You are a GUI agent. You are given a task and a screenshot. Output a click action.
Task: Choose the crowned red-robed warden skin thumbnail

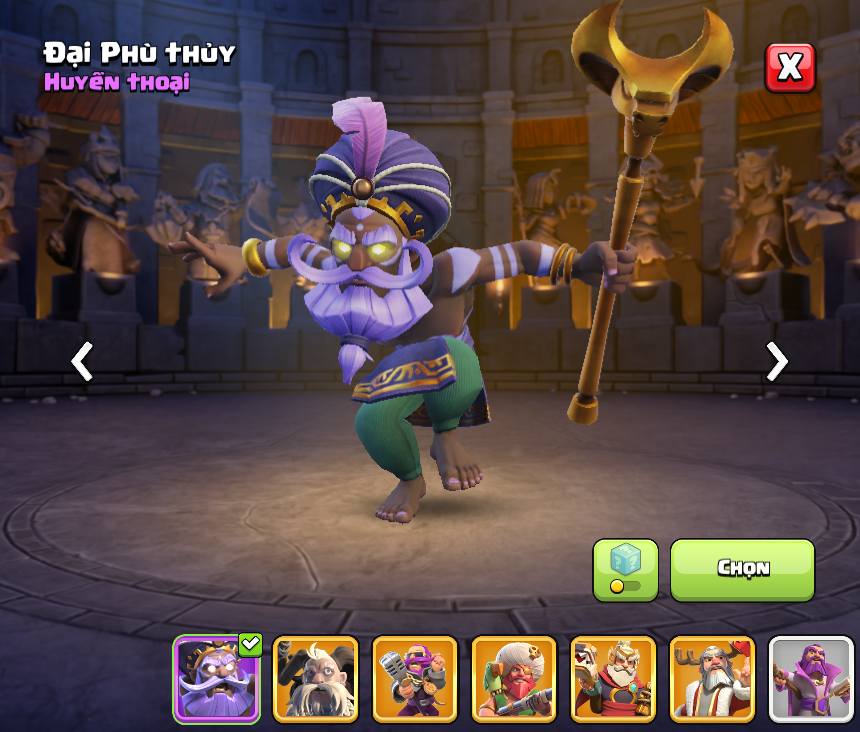(613, 679)
